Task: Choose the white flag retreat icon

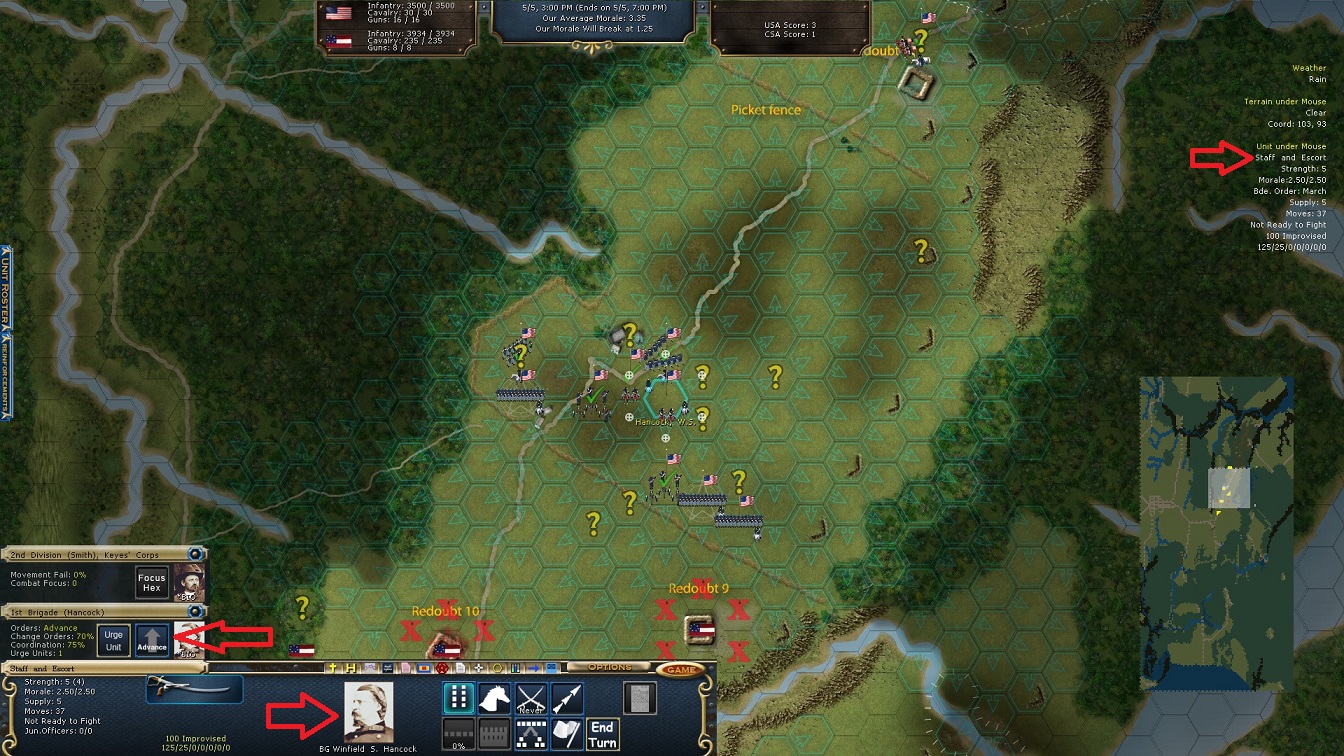Action: tap(567, 735)
